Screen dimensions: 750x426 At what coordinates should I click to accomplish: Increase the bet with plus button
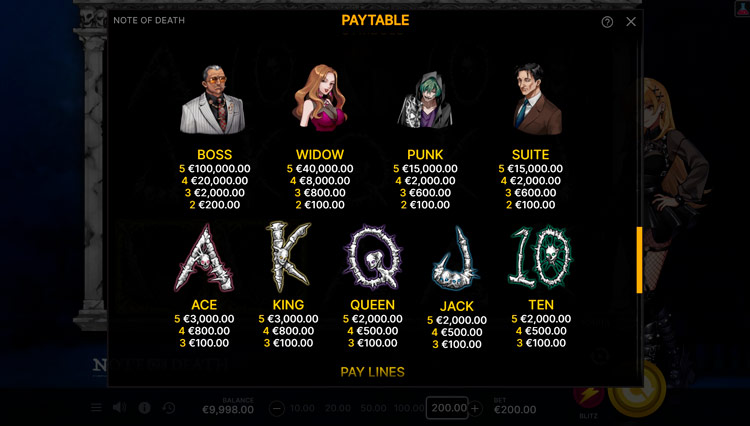click(475, 408)
